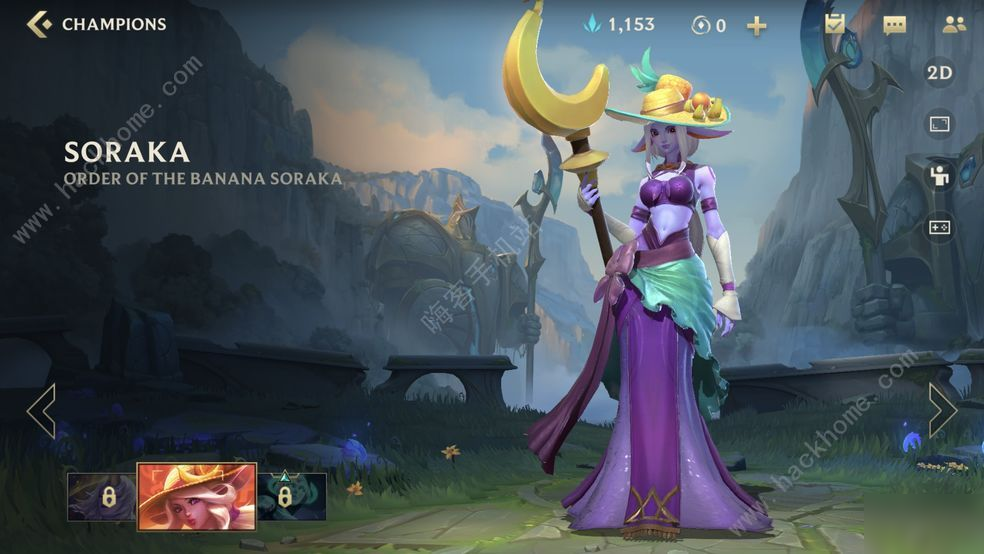Open the chat speech bubble
Viewport: 984px width, 554px height.
pos(894,25)
